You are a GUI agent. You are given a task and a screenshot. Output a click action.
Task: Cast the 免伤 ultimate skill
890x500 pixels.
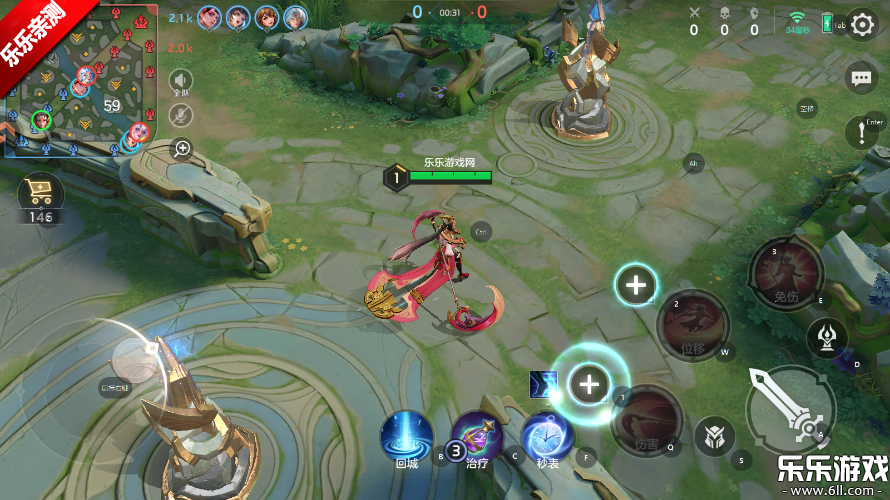(x=786, y=273)
